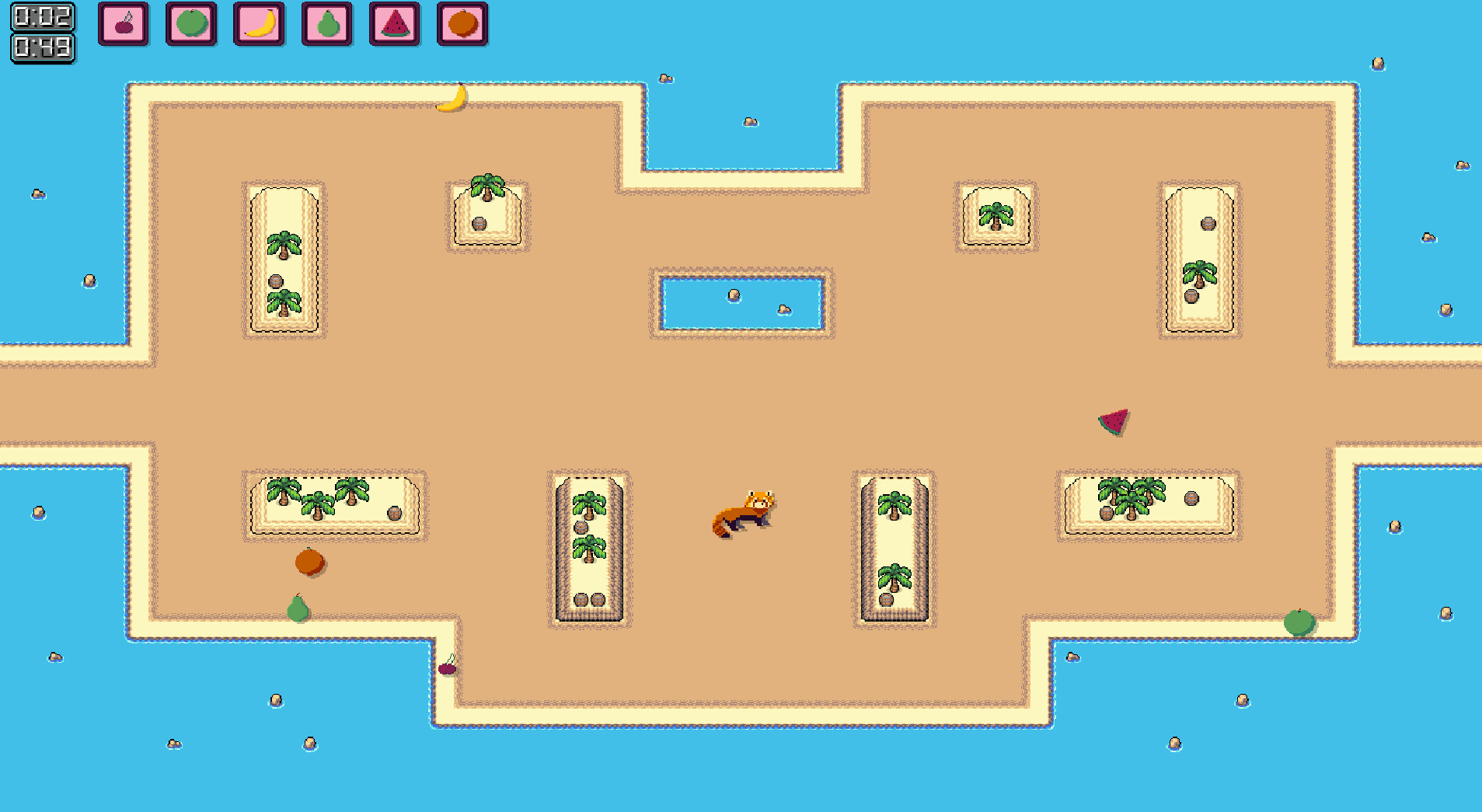Select the green apple icon in the HUD
This screenshot has height=812, width=1482.
190,24
